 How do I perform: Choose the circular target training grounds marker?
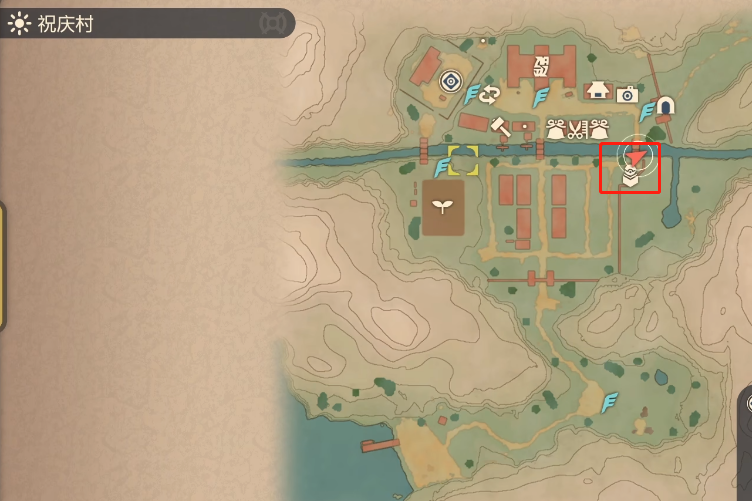pyautogui.click(x=451, y=80)
